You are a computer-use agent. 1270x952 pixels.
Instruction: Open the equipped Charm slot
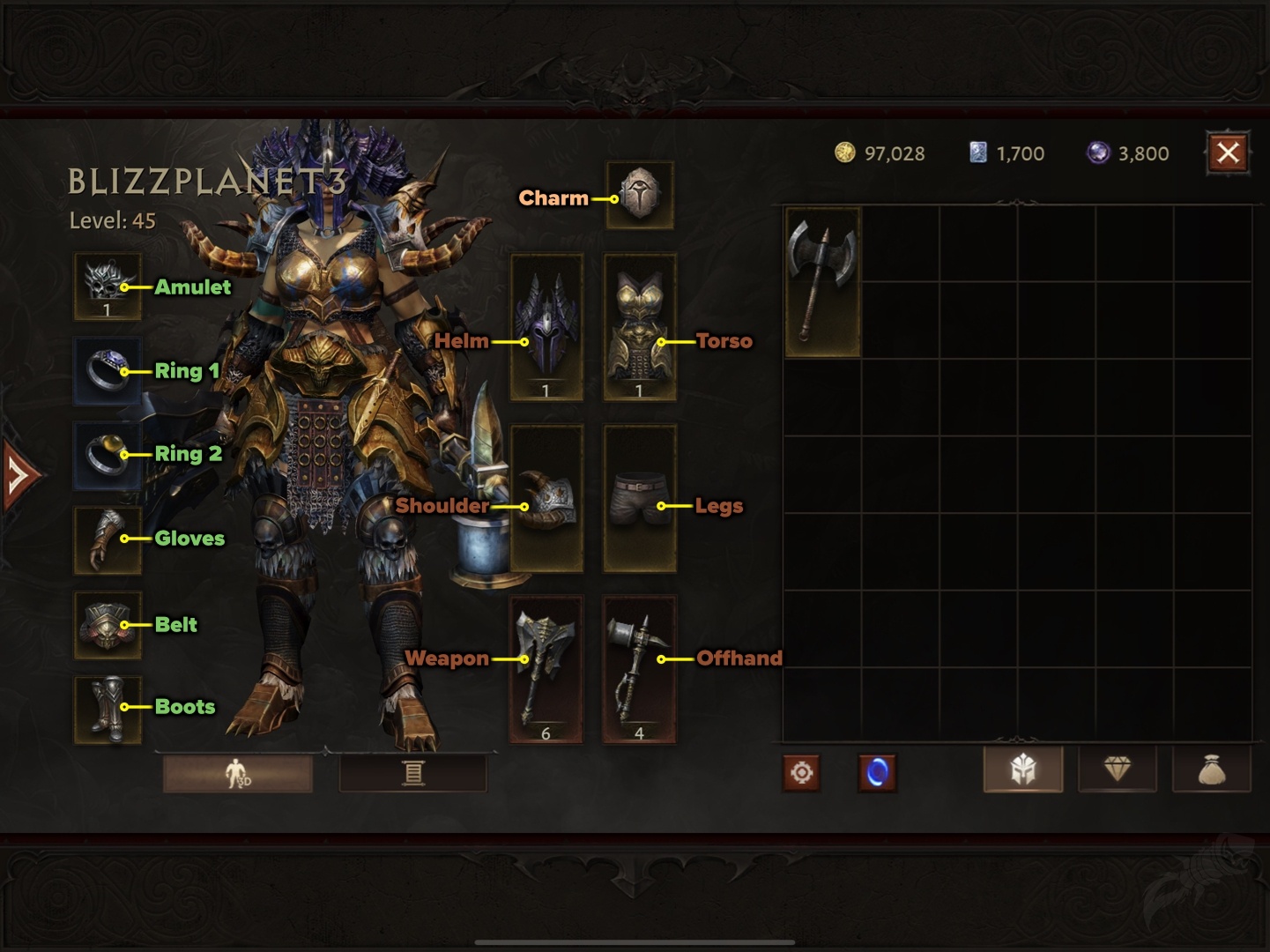point(640,195)
